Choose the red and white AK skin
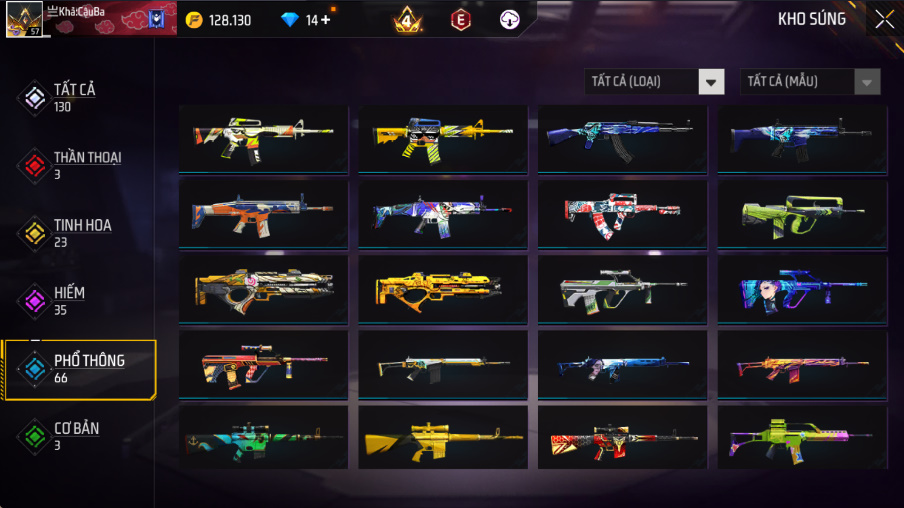 click(x=621, y=214)
